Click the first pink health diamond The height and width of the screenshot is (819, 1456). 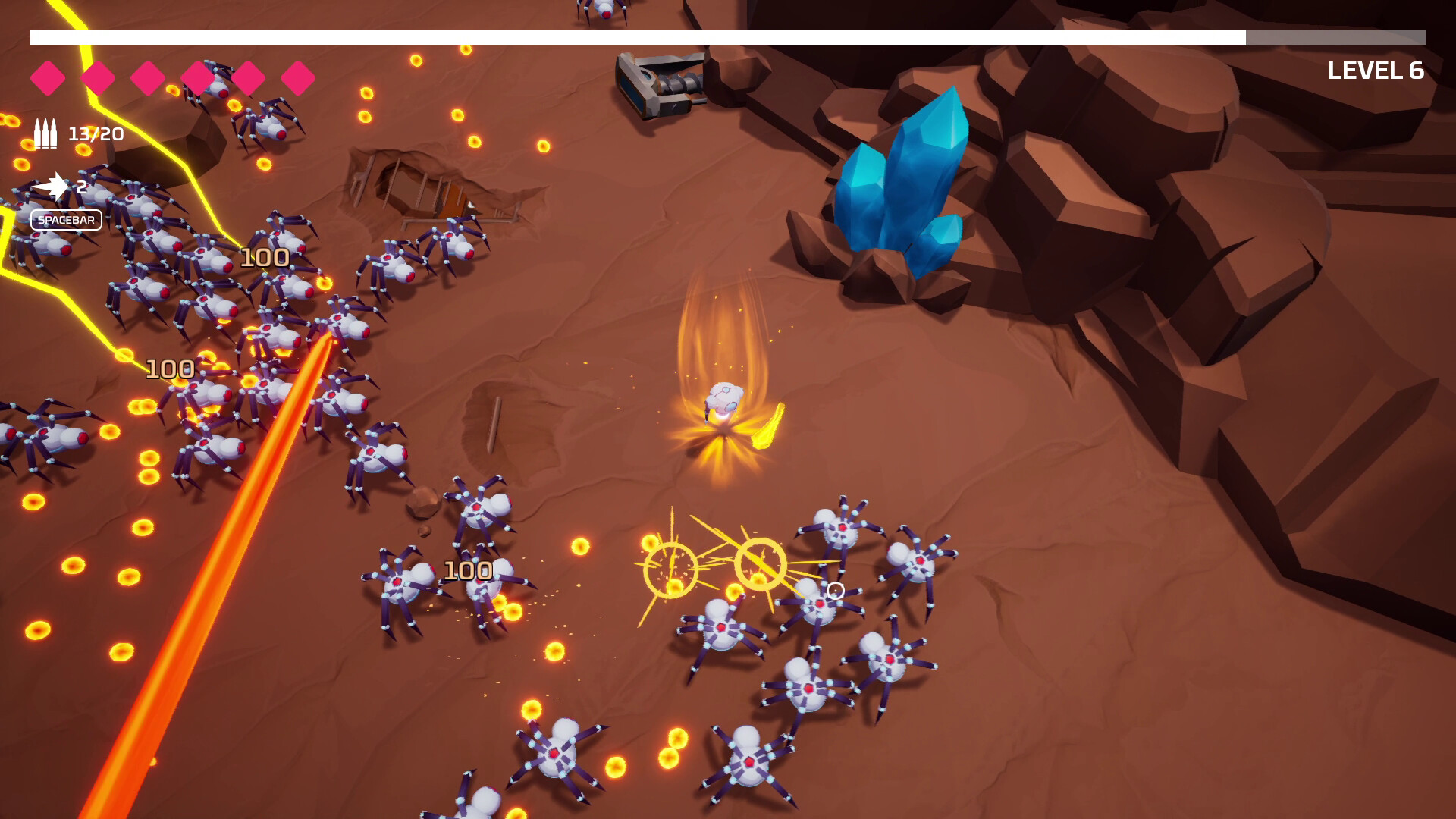click(x=47, y=77)
